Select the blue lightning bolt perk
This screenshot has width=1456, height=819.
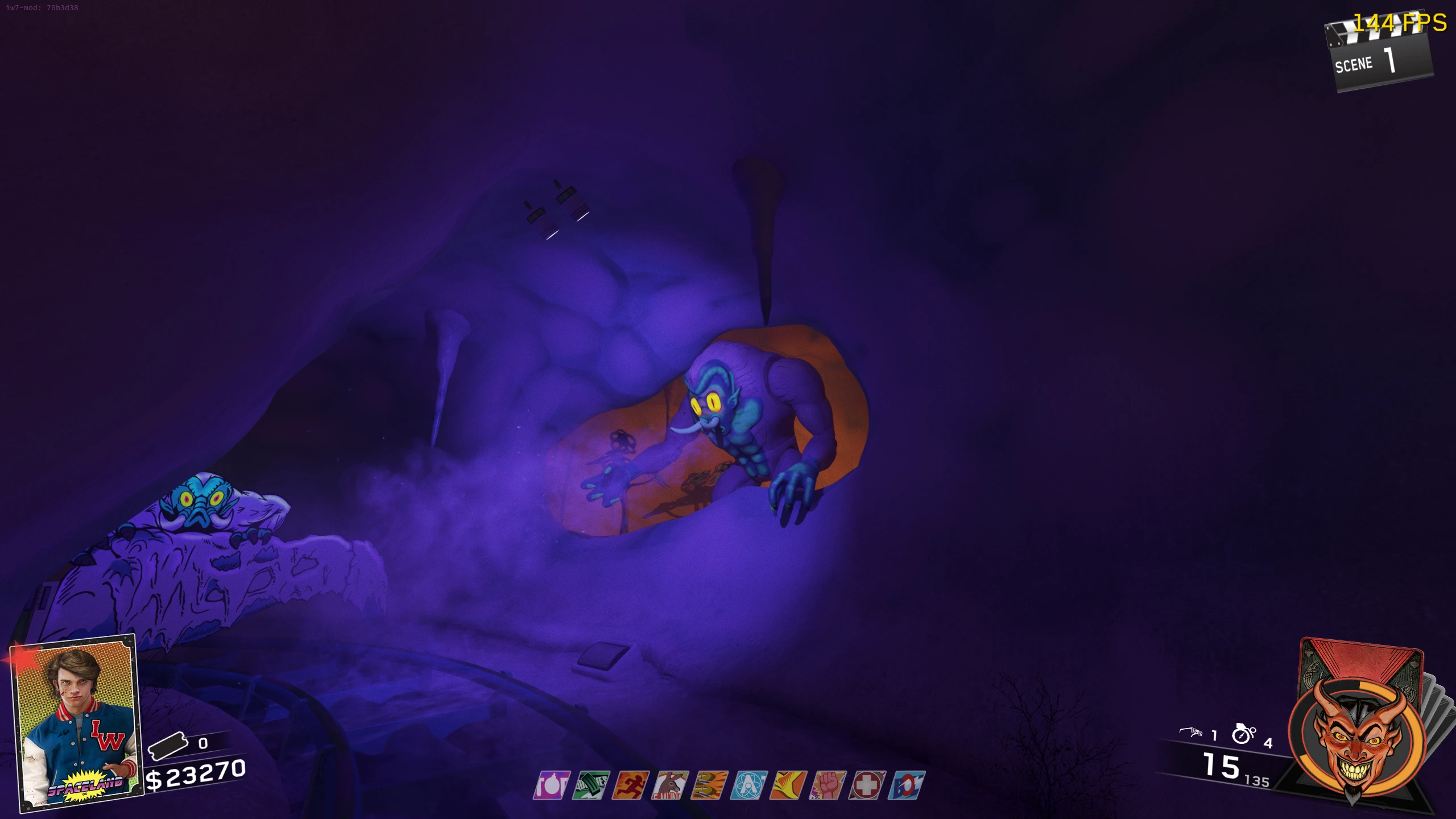pyautogui.click(x=907, y=785)
